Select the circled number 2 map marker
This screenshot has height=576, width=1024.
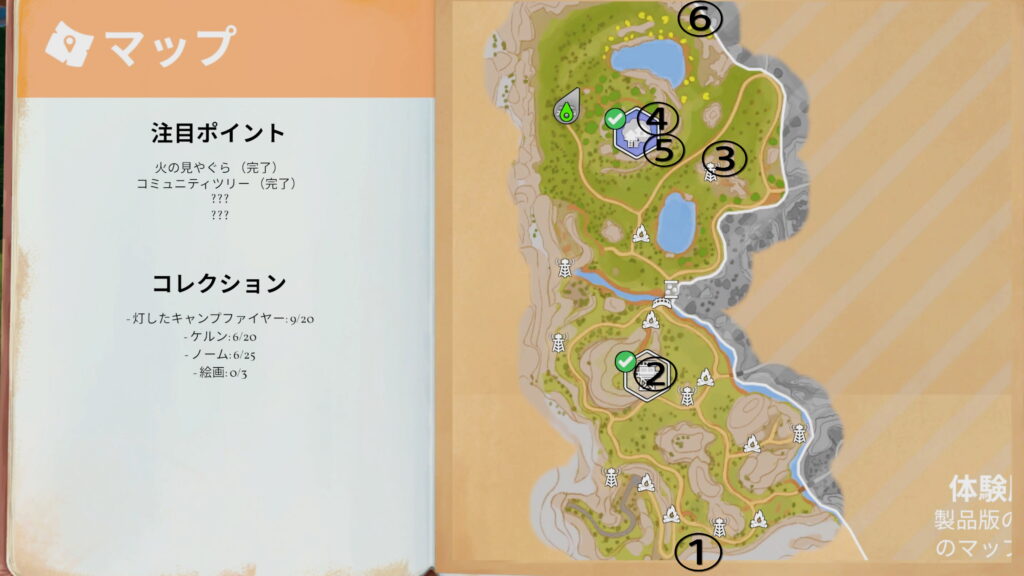[657, 375]
